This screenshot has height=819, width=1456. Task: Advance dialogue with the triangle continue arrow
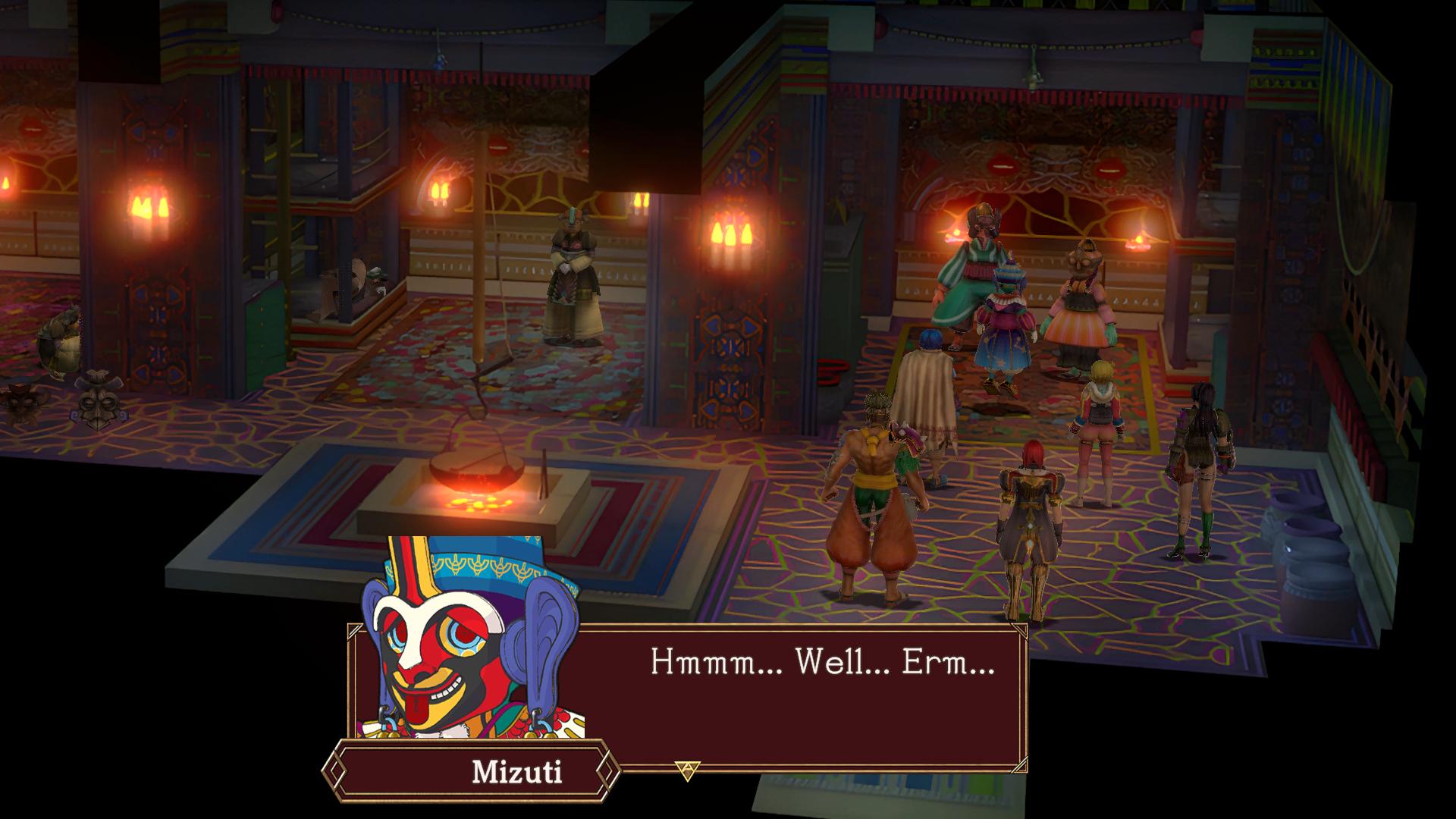coord(687,770)
